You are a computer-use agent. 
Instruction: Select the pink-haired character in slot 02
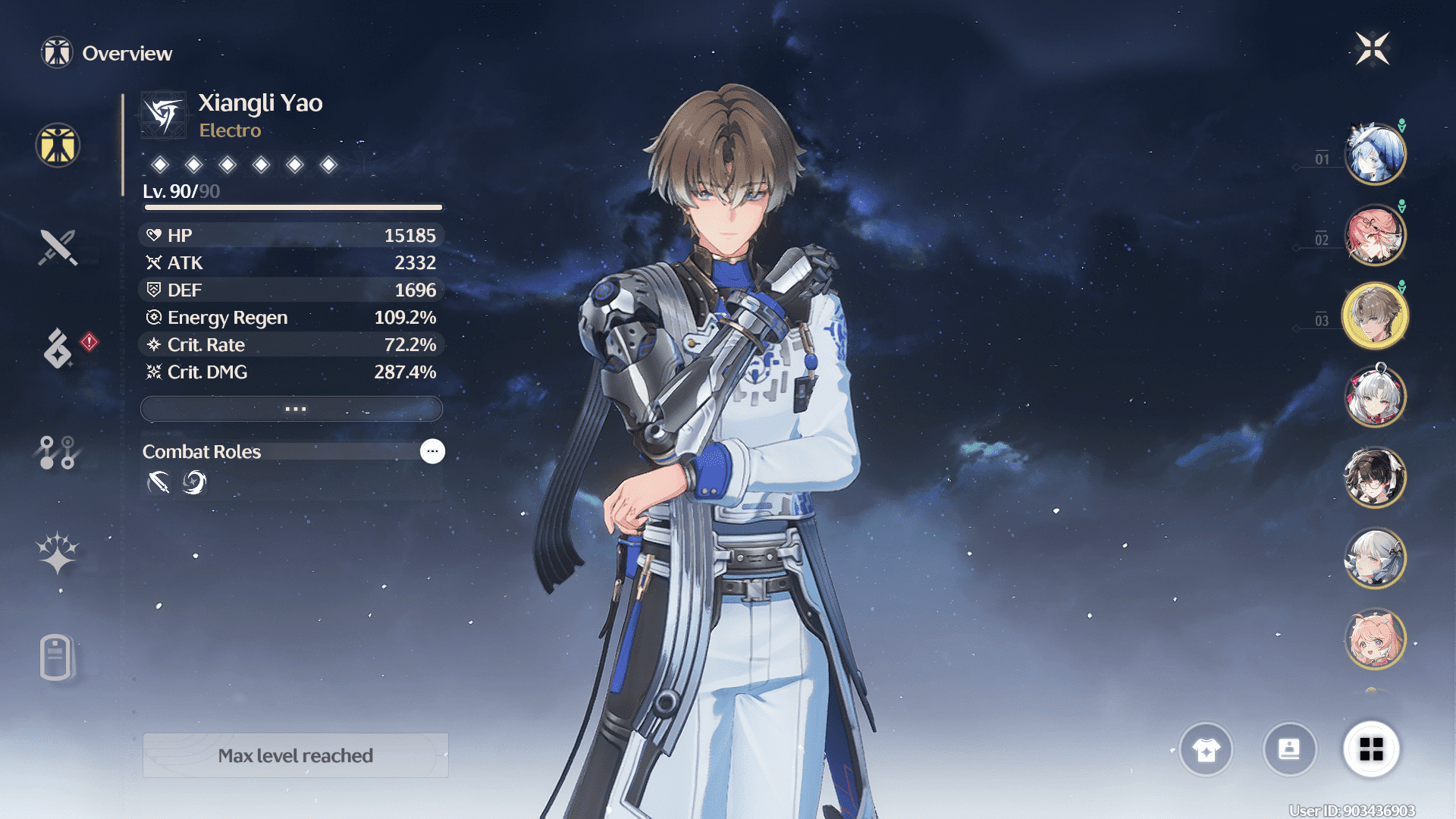(x=1375, y=235)
